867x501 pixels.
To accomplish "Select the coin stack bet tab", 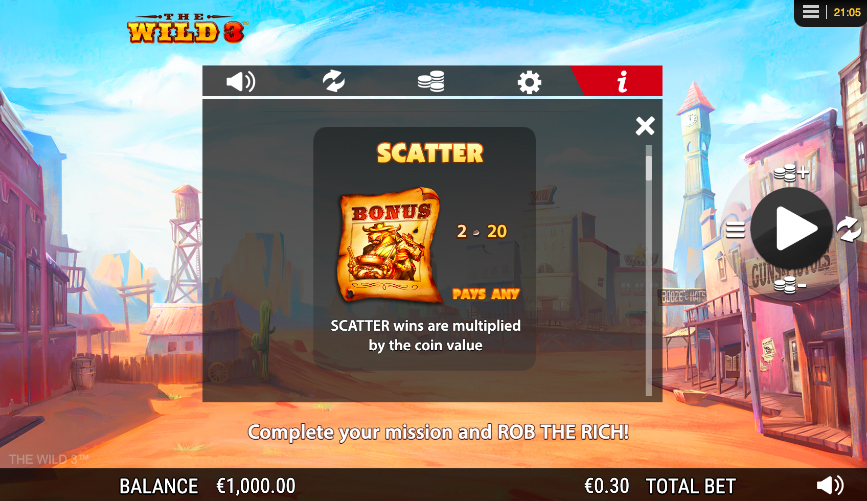I will point(430,81).
